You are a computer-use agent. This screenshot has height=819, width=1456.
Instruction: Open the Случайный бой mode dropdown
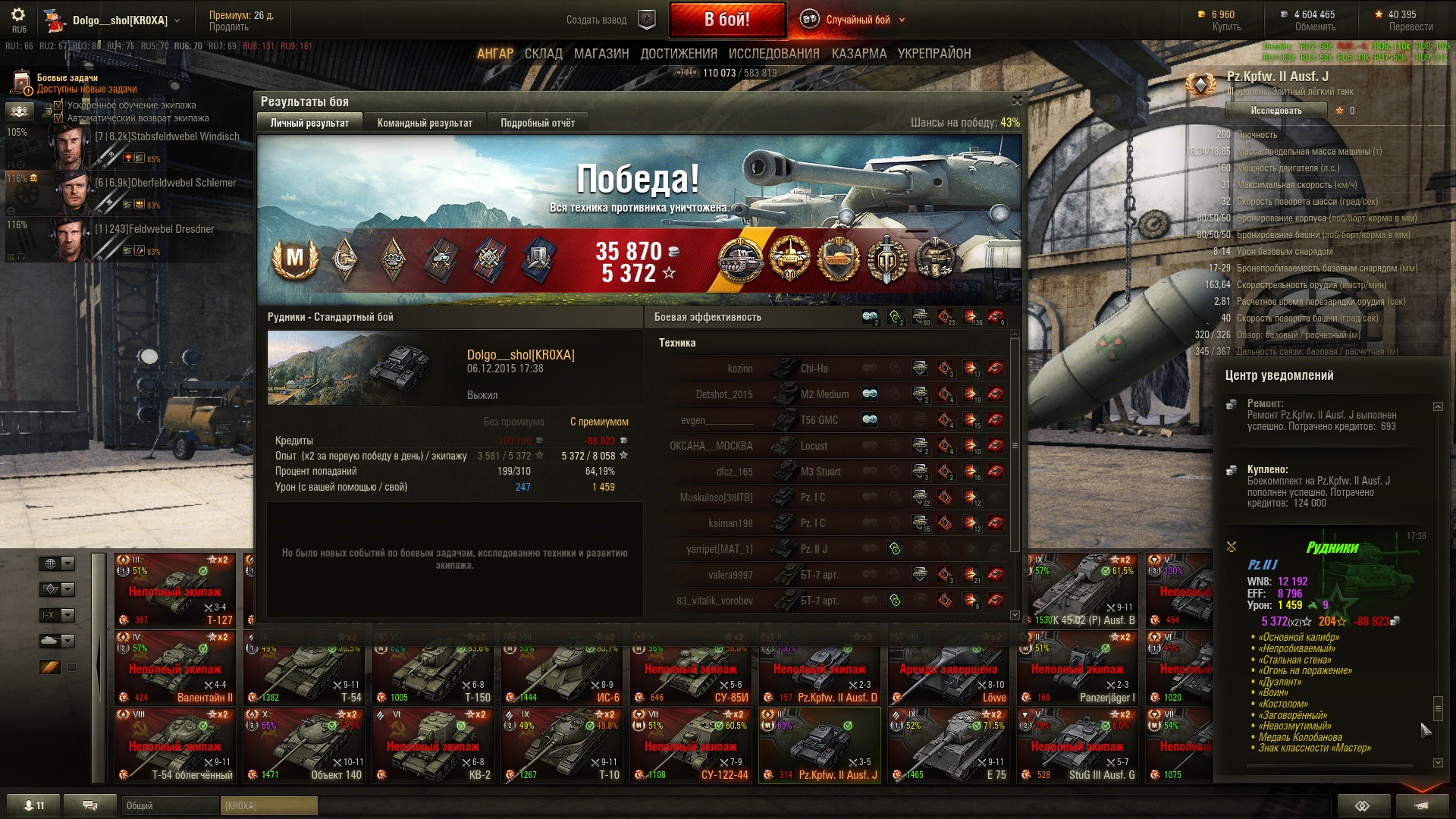[x=858, y=20]
